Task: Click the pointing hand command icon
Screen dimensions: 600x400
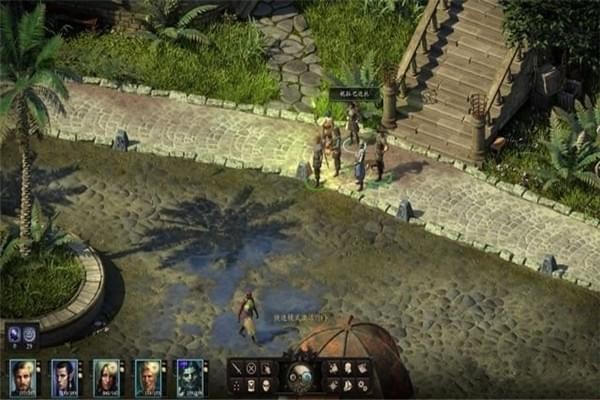Action: pyautogui.click(x=266, y=368)
